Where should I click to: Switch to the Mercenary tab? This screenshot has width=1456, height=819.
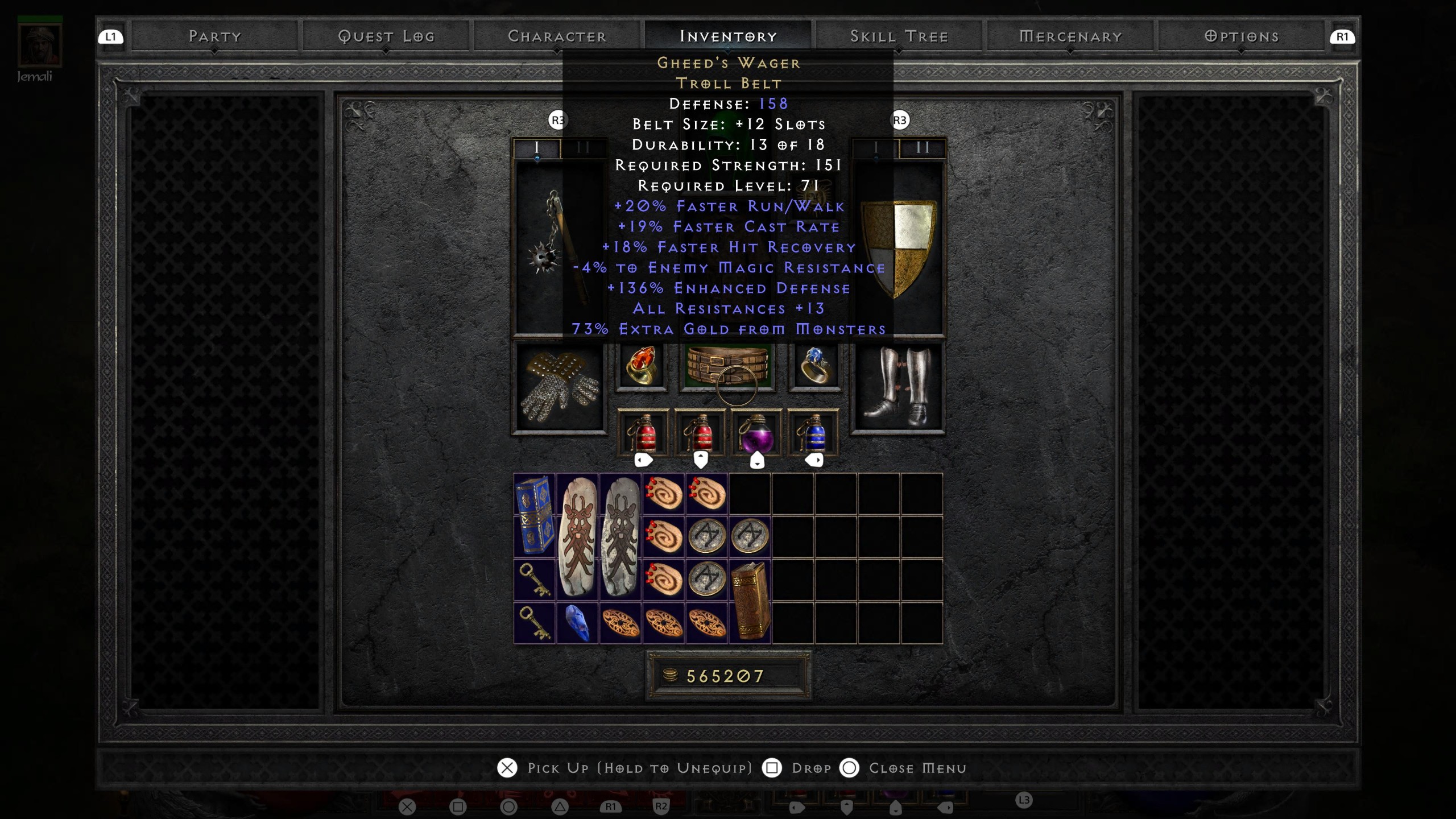pos(1070,35)
